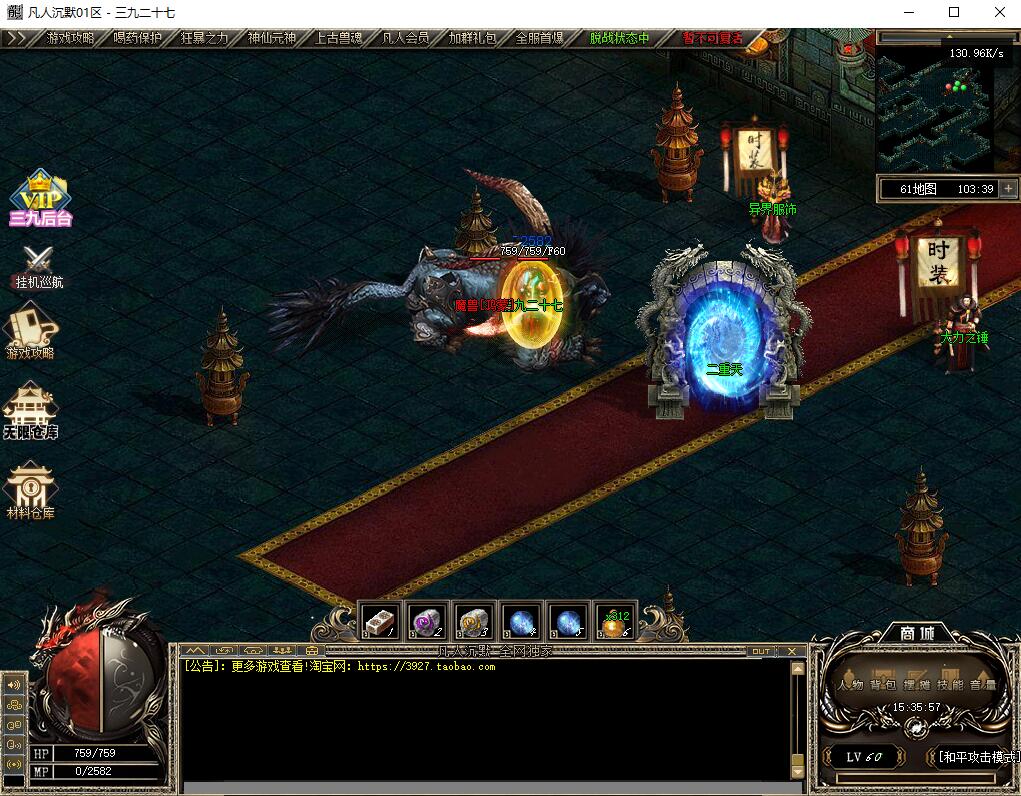The width and height of the screenshot is (1021, 796).
Task: Open the 游戏攻略 top menu entry
Action: (x=70, y=38)
